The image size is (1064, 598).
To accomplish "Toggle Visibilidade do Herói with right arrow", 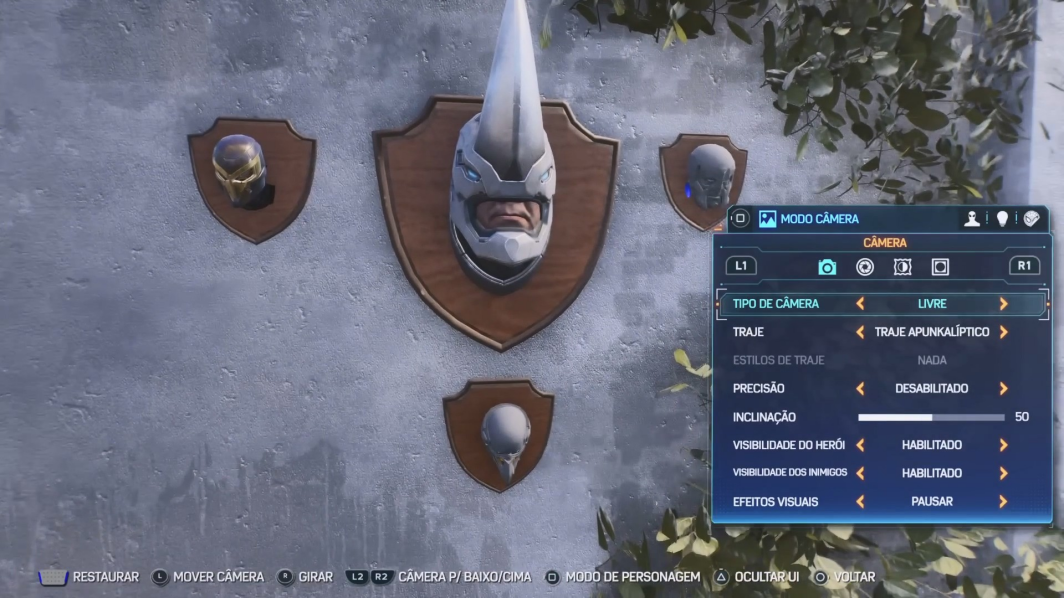I will click(1003, 445).
